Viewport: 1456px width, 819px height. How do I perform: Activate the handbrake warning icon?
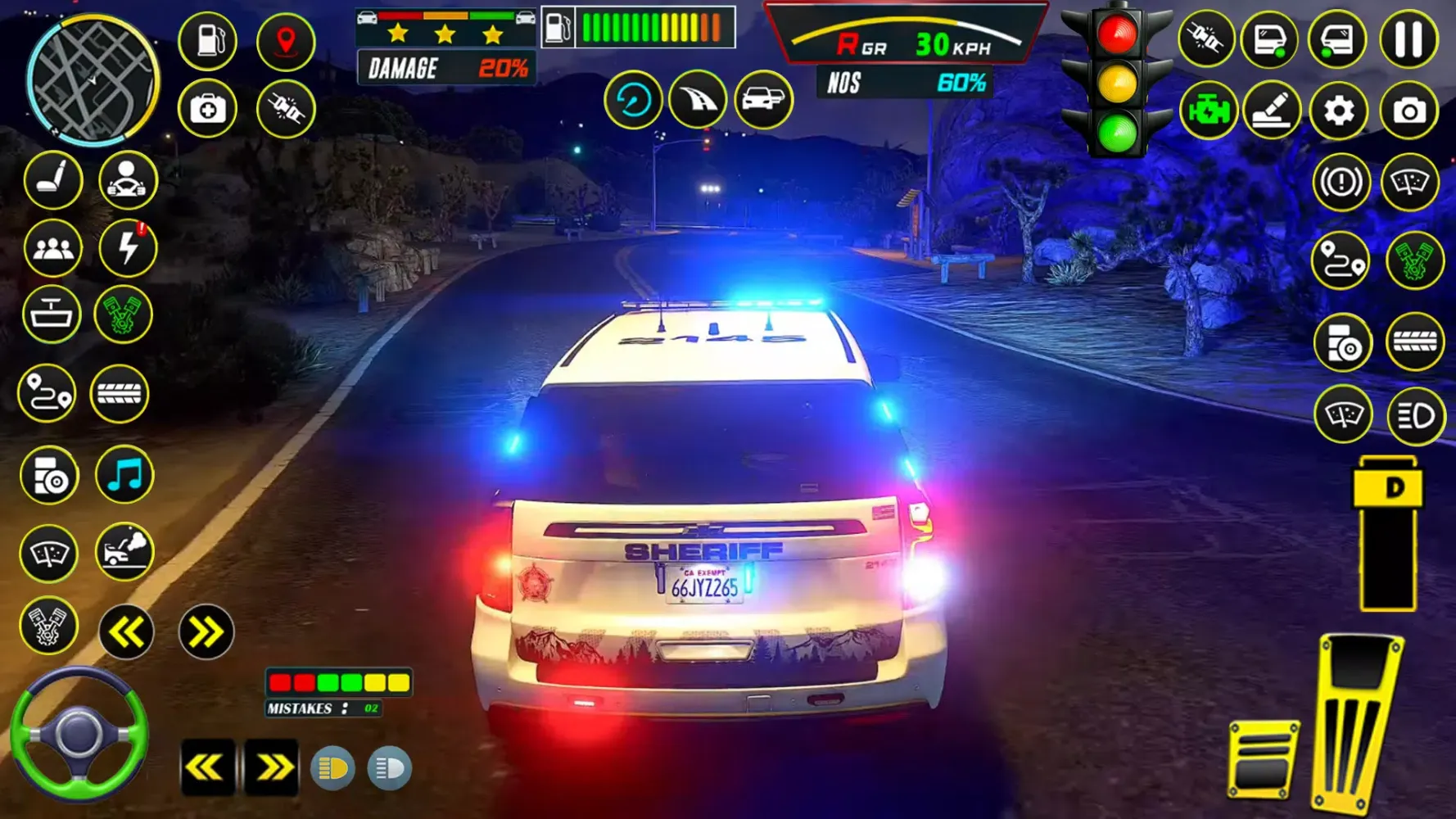(1341, 181)
